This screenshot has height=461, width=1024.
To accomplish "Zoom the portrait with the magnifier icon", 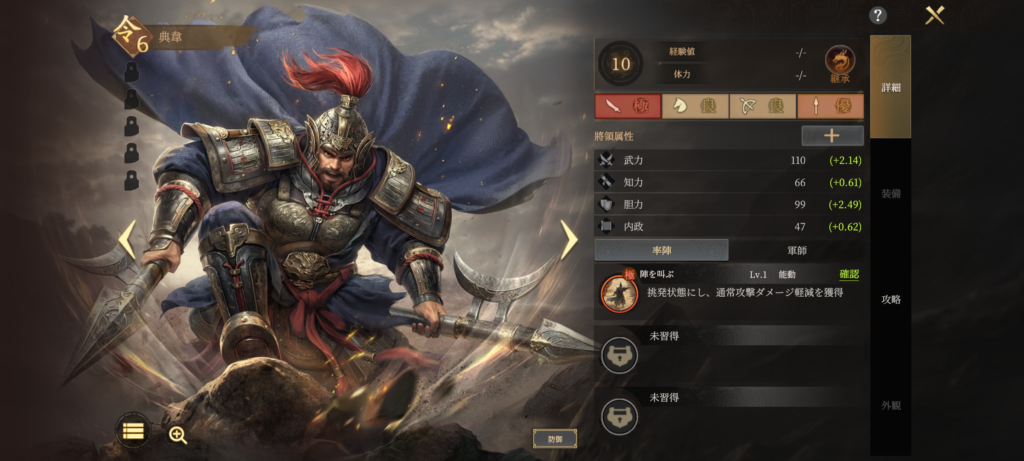I will point(178,434).
